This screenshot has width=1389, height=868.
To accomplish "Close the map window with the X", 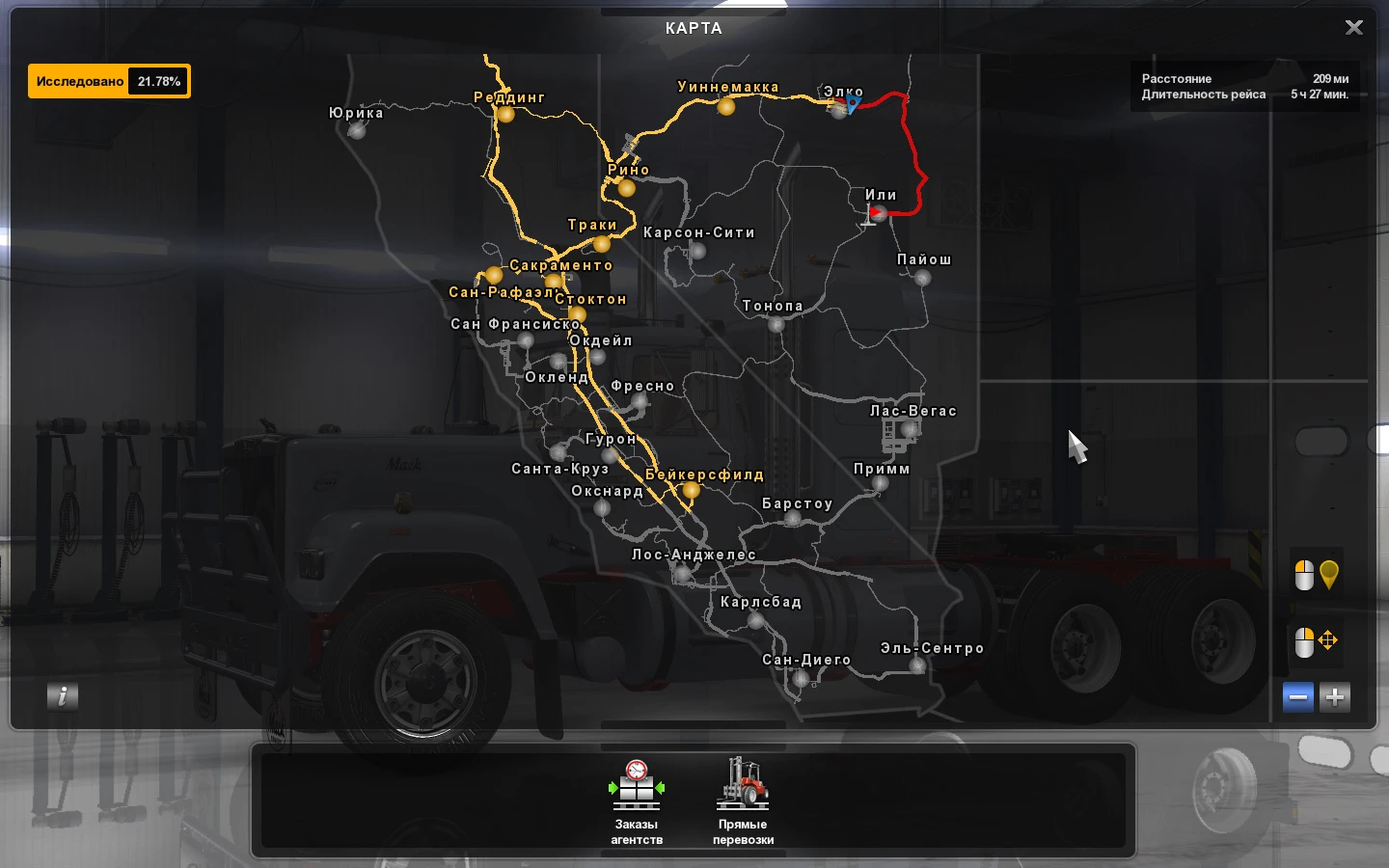I will point(1353,27).
